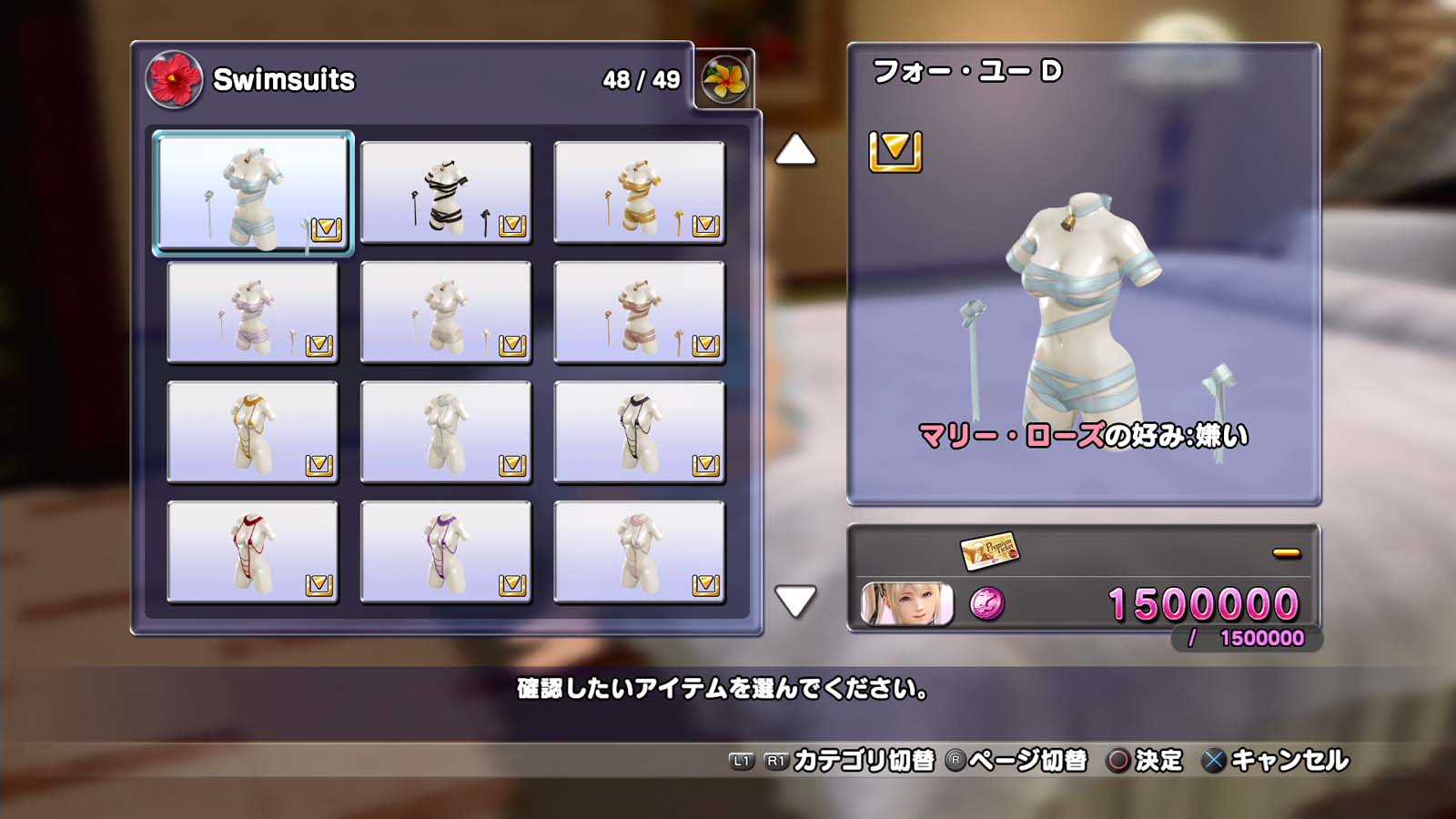Select the rose-beige ribbon swimsuit
This screenshot has width=1456, height=819.
tap(639, 312)
